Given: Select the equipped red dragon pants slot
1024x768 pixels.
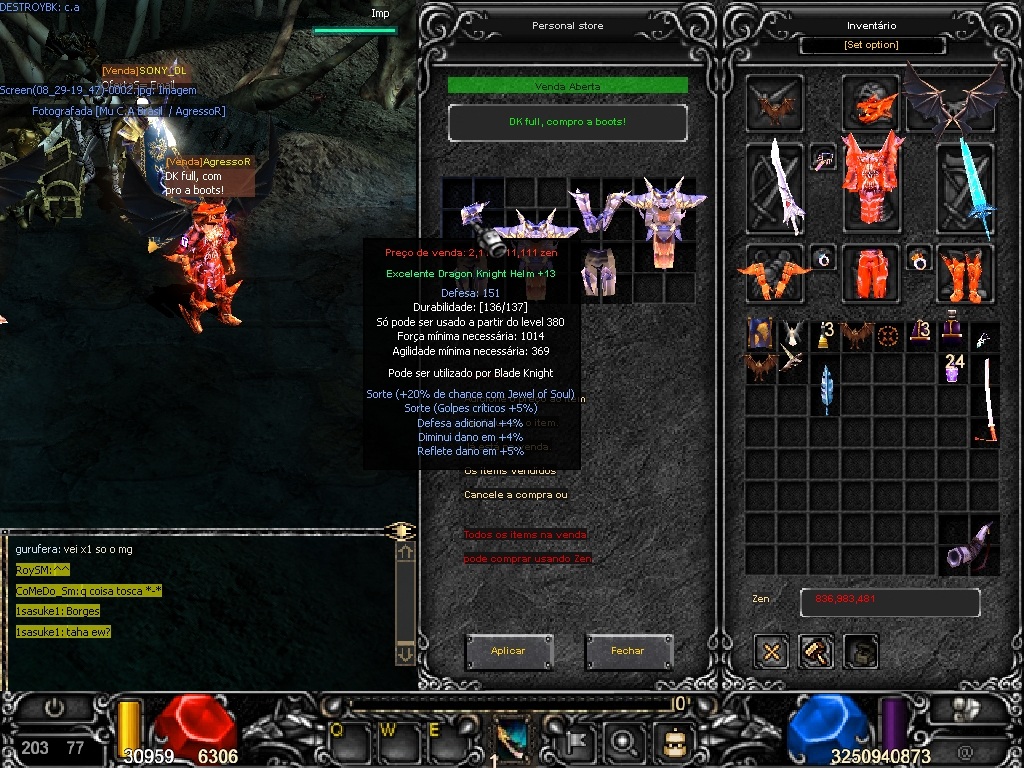Looking at the screenshot, I should pos(868,273).
